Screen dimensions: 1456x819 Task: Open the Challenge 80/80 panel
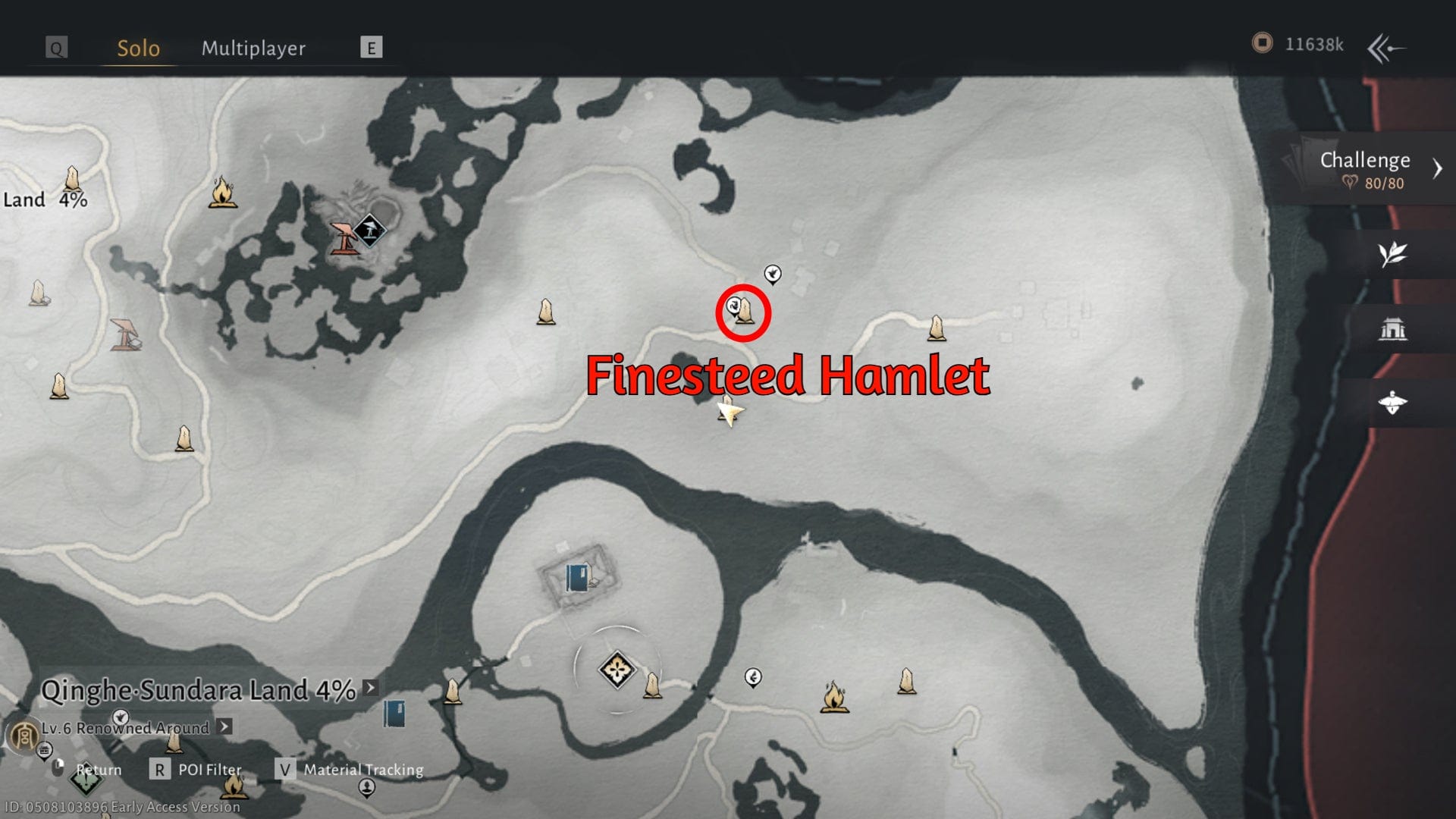[1365, 169]
